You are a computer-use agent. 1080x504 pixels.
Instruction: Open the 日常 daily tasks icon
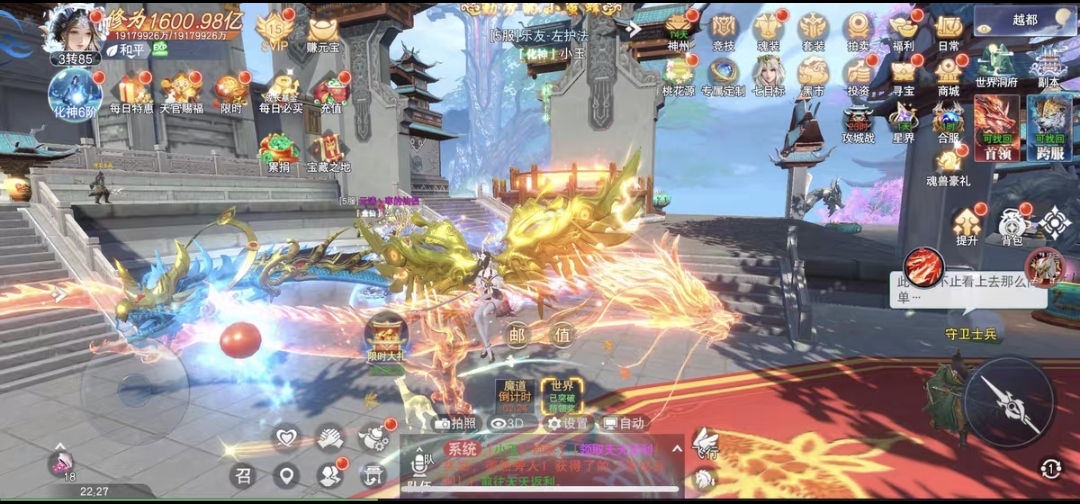[x=949, y=28]
